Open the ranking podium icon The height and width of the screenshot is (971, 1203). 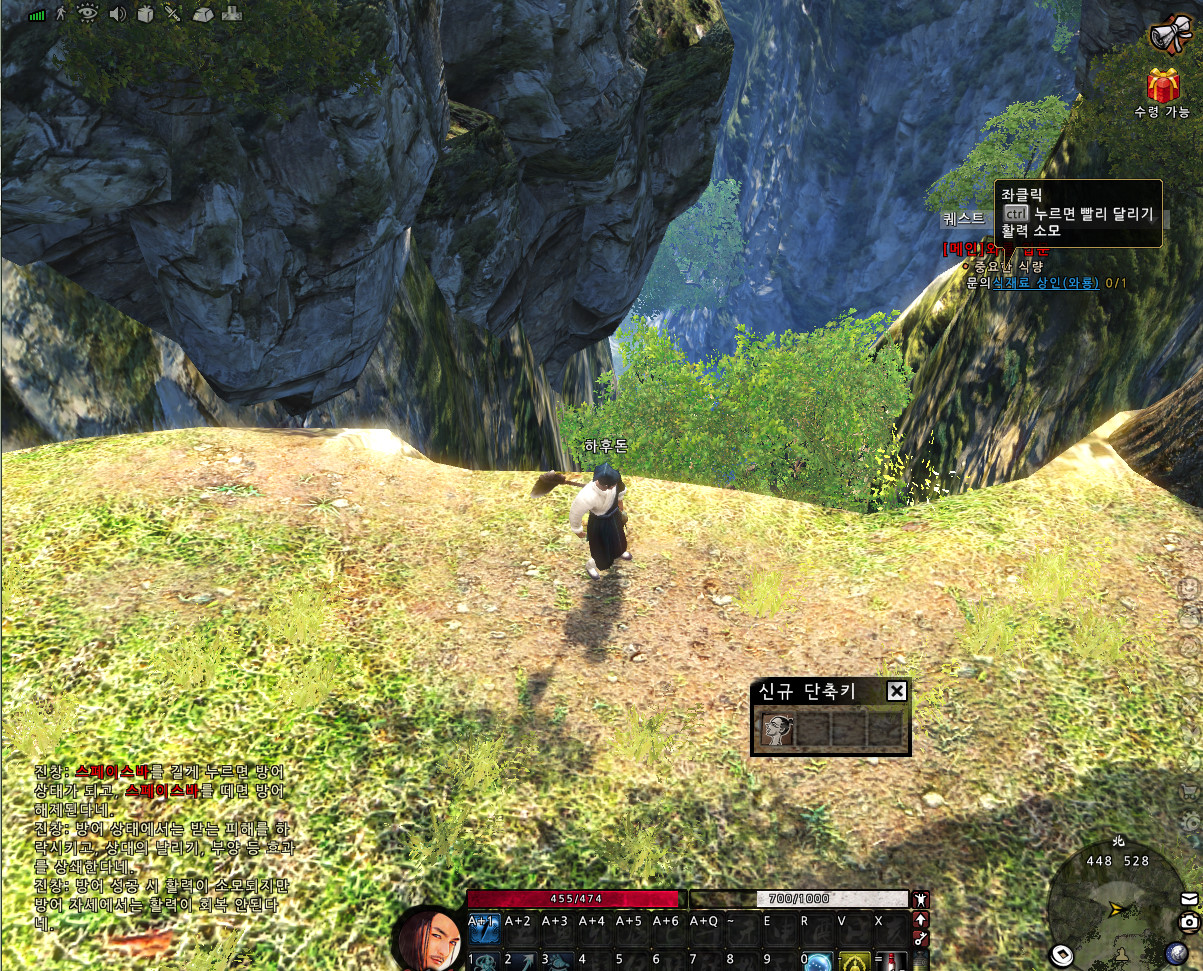click(231, 14)
